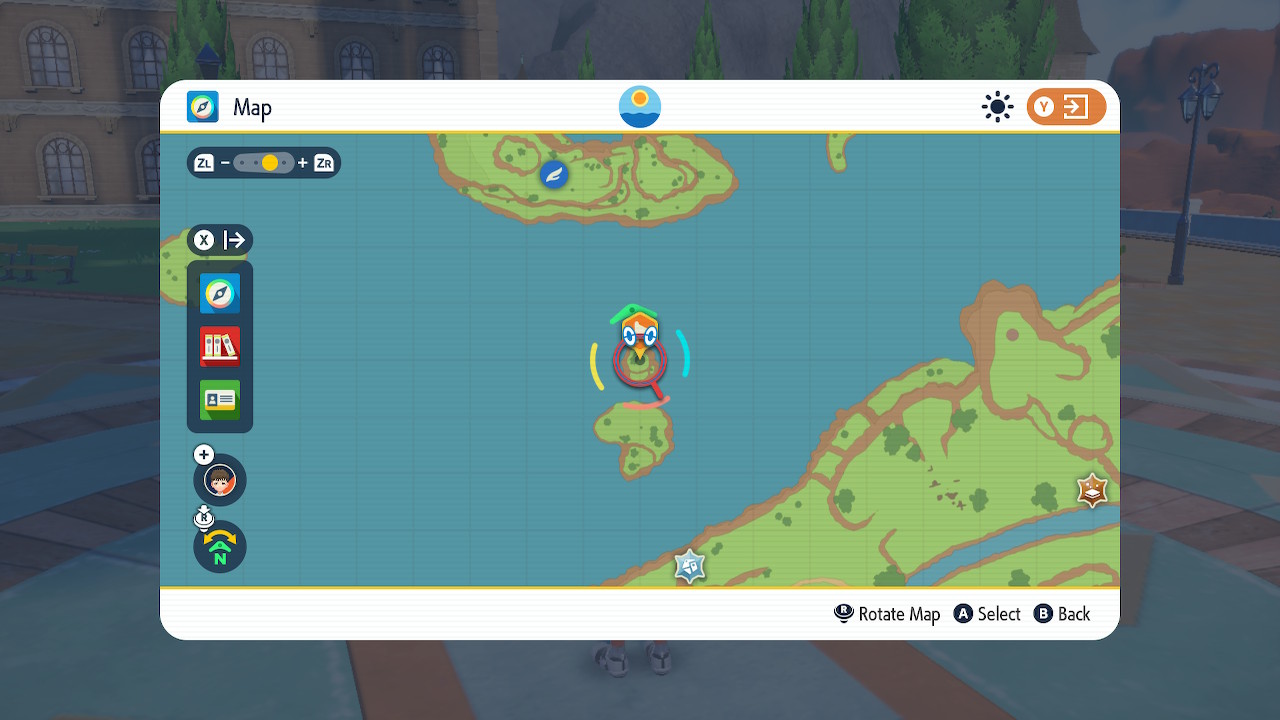This screenshot has height=720, width=1280.
Task: Collapse the sidebar with the X arrow control
Action: [219, 239]
